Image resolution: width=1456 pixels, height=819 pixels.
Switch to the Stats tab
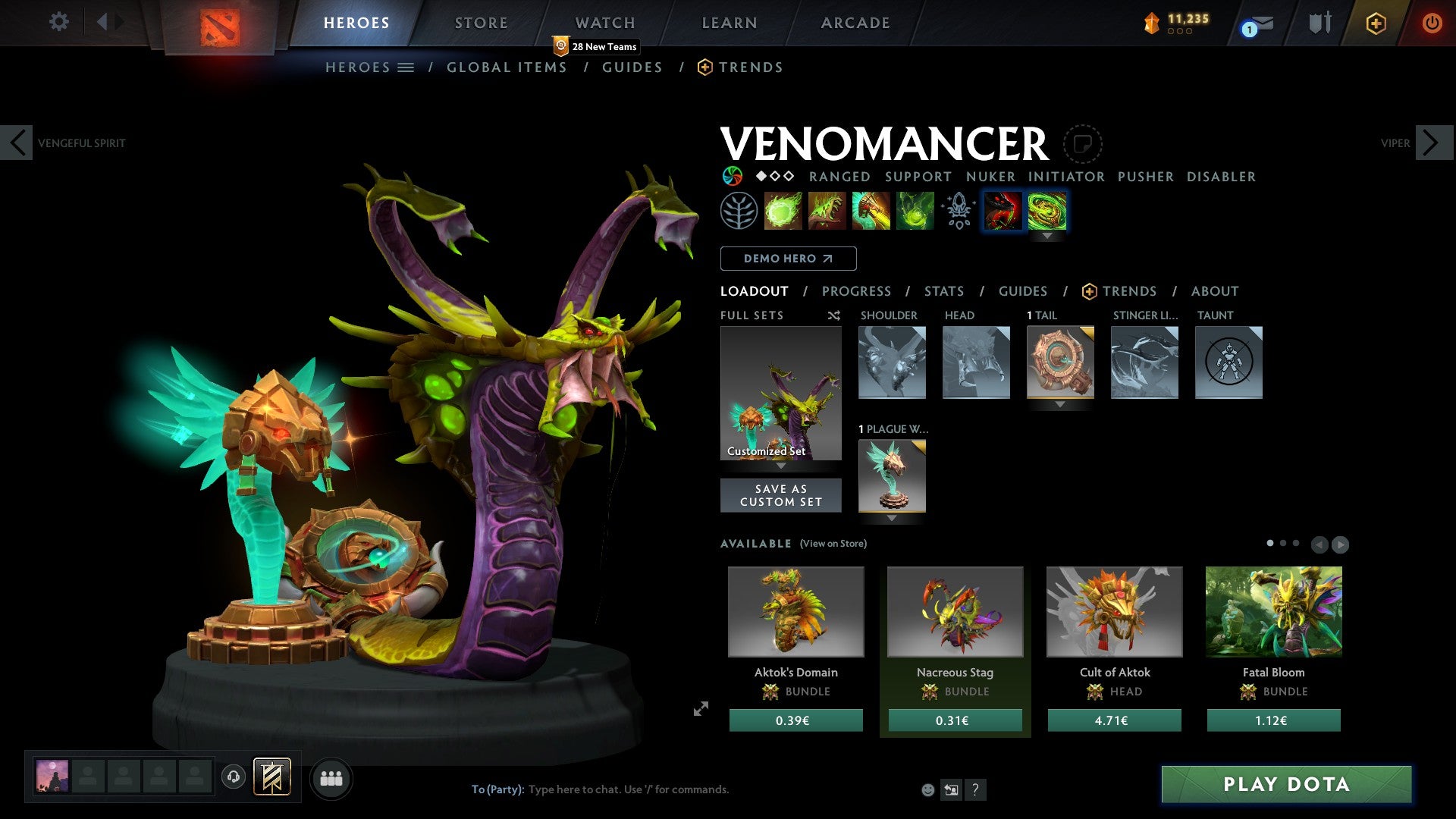click(944, 291)
